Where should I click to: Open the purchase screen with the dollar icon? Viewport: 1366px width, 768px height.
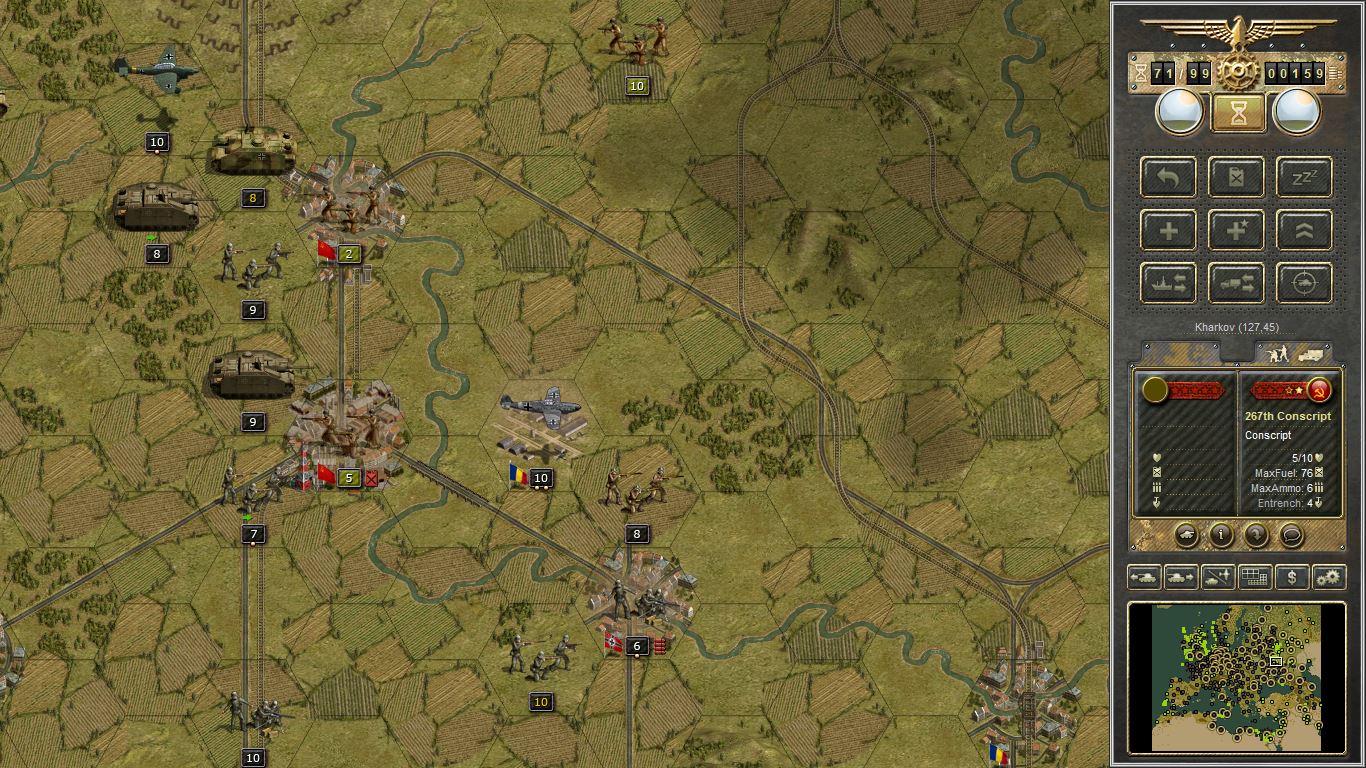(x=1290, y=577)
